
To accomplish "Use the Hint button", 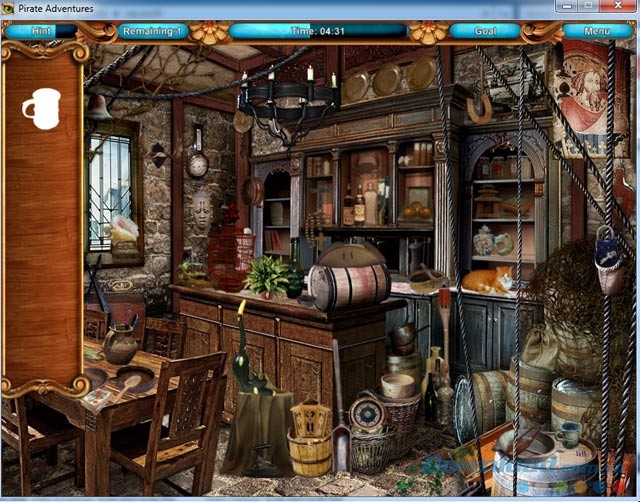I will click(x=42, y=31).
